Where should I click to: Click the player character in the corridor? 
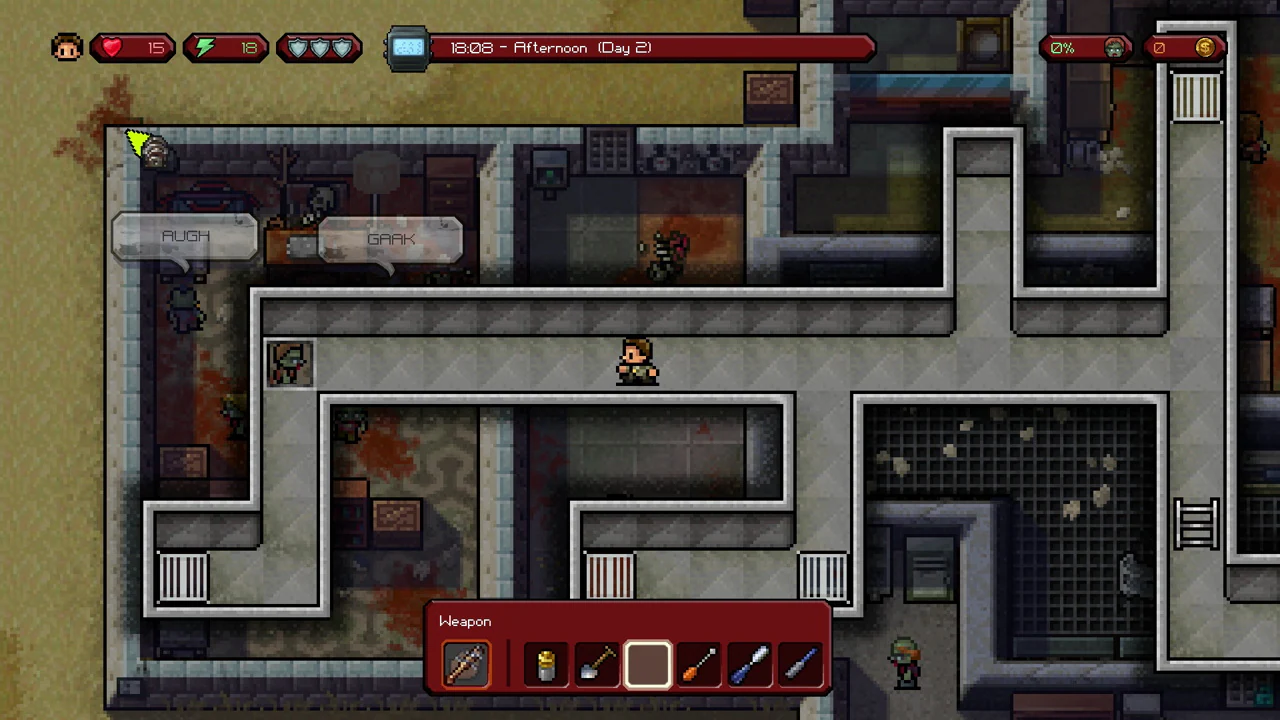pos(638,362)
